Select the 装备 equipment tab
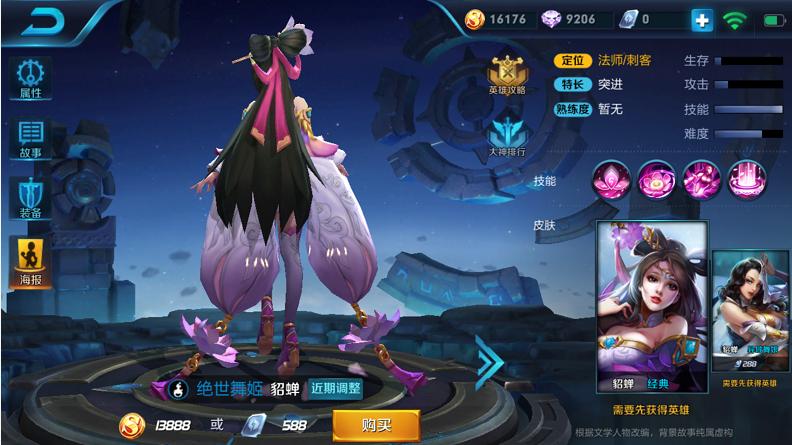Screen dimensions: 792x445 31,199
